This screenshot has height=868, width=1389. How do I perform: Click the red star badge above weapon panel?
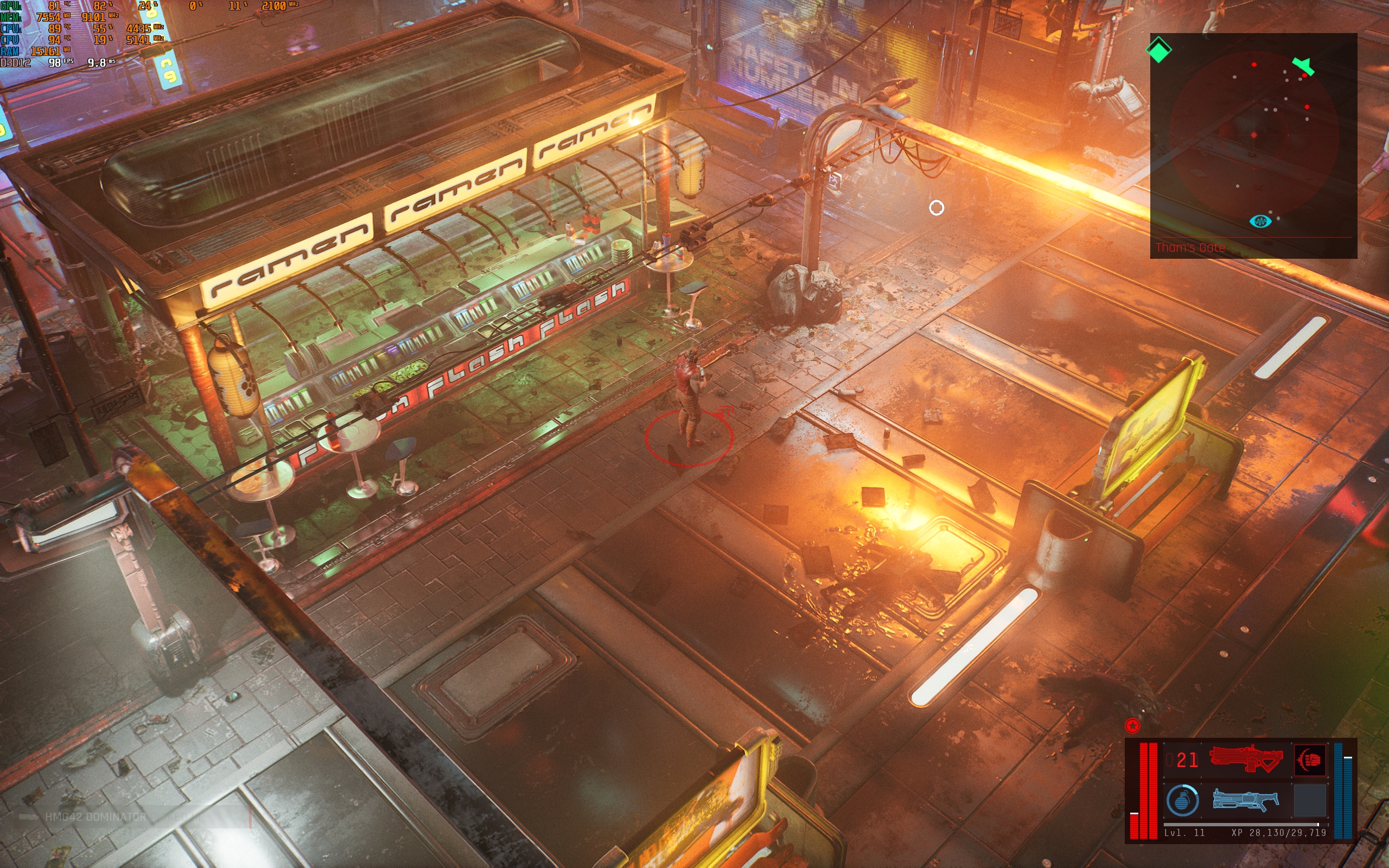1132,726
